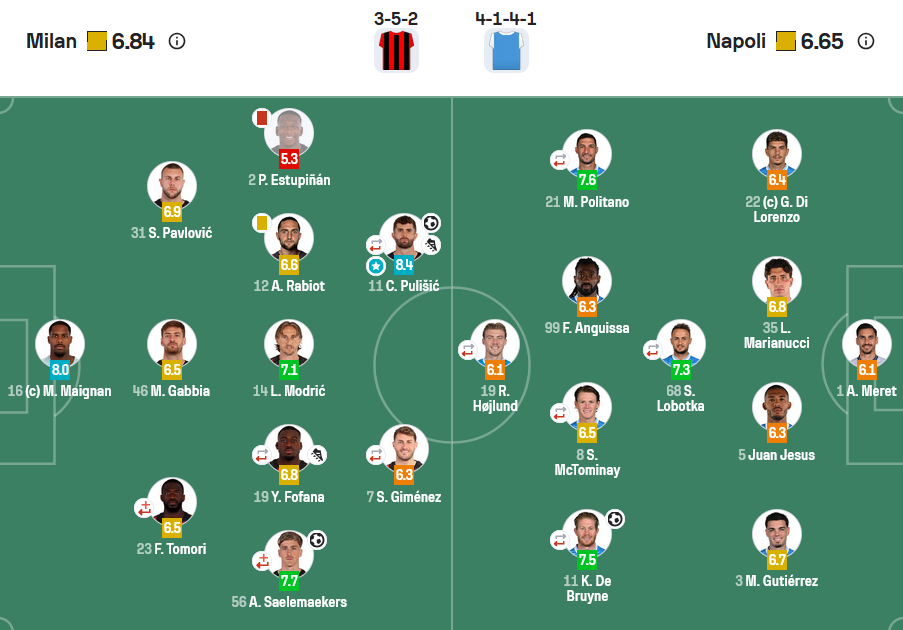The image size is (903, 630).
Task: Open F. Anguissa's player card
Action: [587, 281]
